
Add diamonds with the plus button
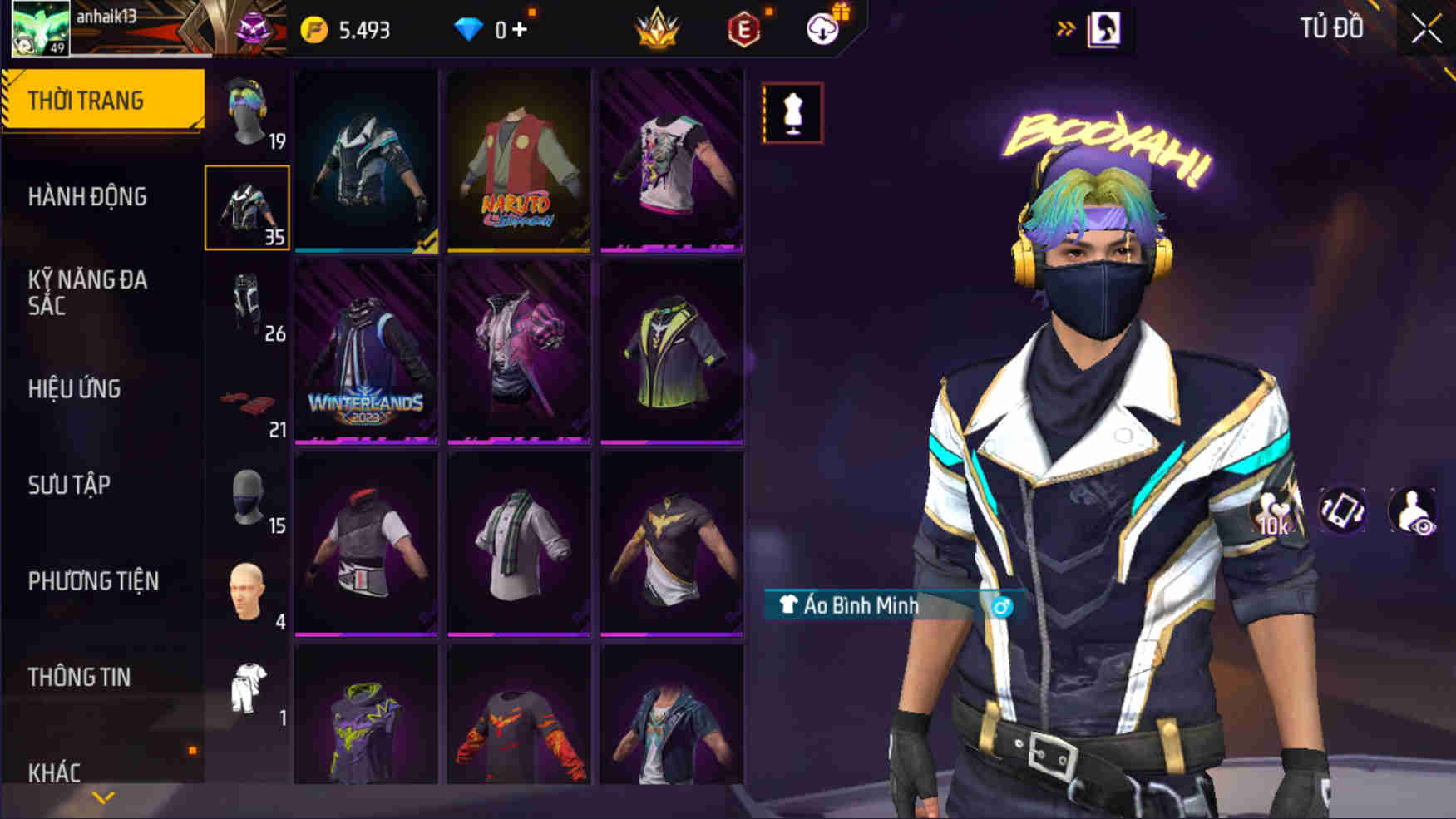[520, 30]
